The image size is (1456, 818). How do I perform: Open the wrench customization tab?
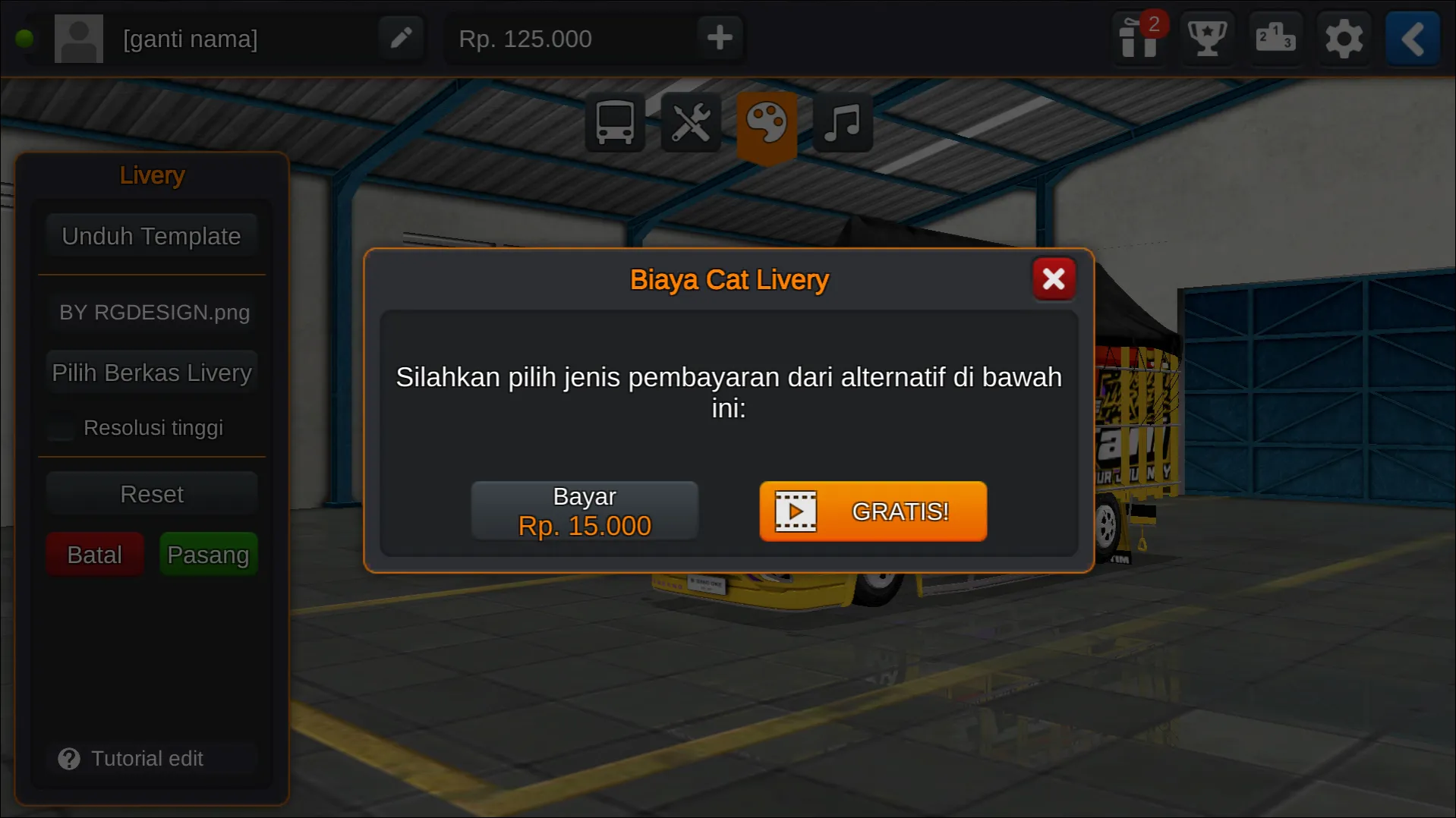click(690, 123)
